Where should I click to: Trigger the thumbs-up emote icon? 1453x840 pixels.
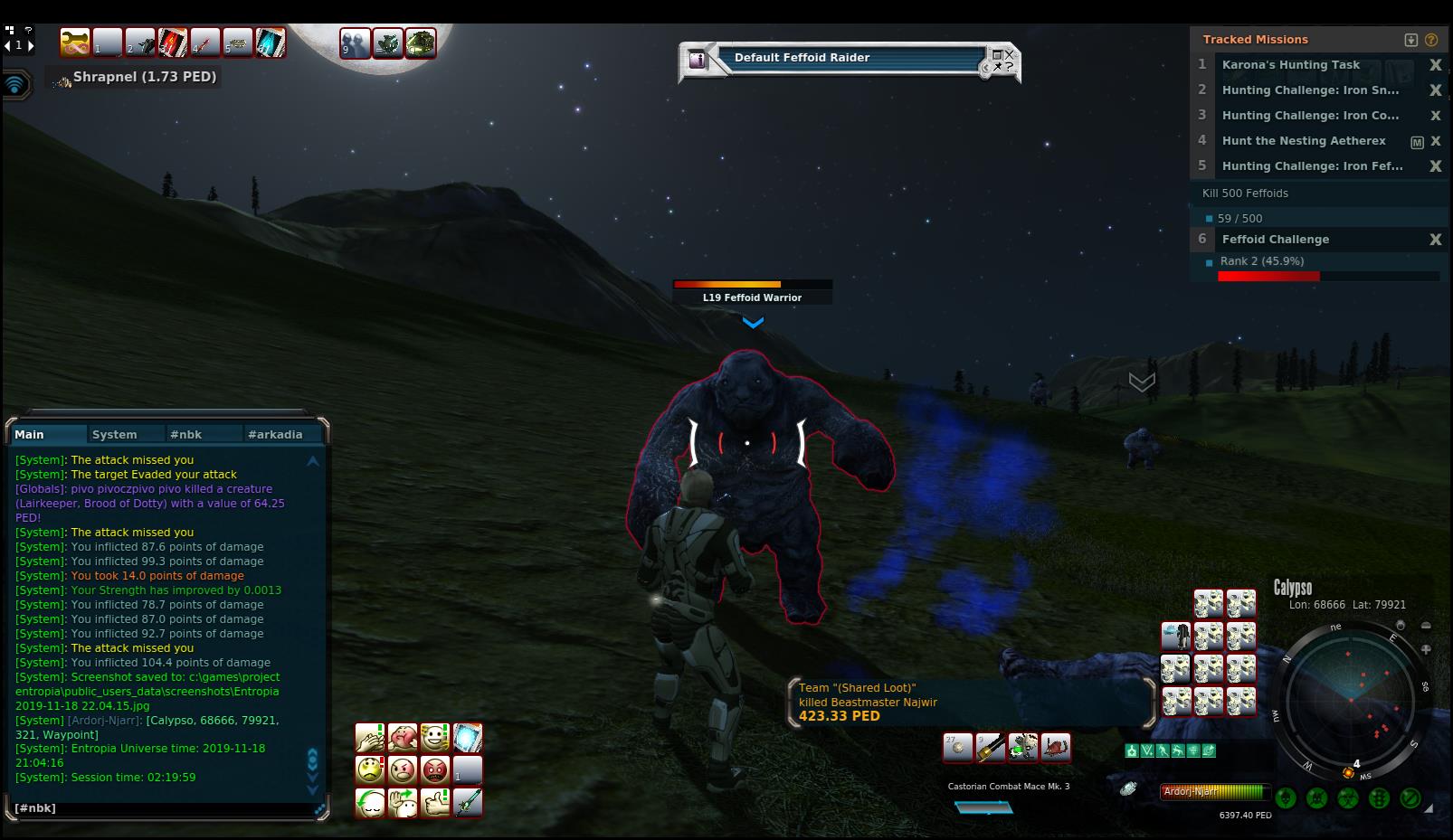click(x=435, y=803)
